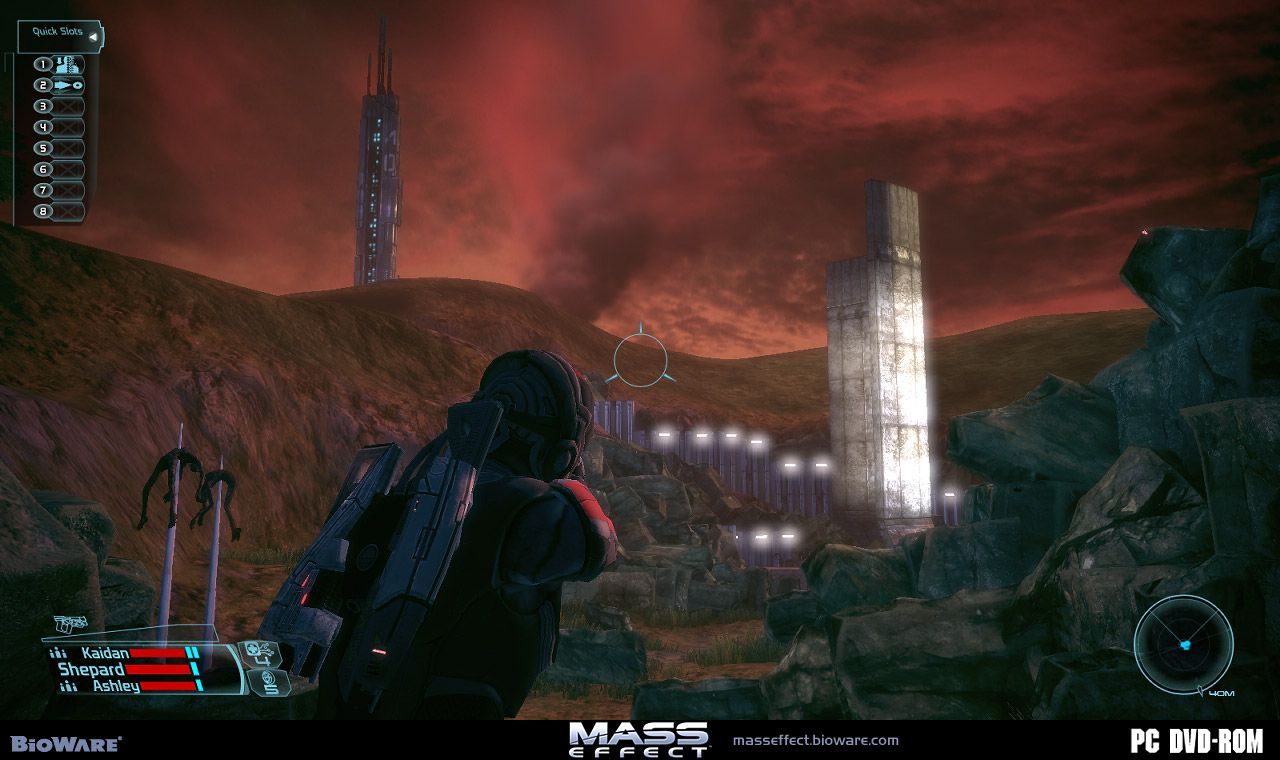Click the squad order icon beside Kaidan
The height and width of the screenshot is (760, 1280).
click(58, 653)
